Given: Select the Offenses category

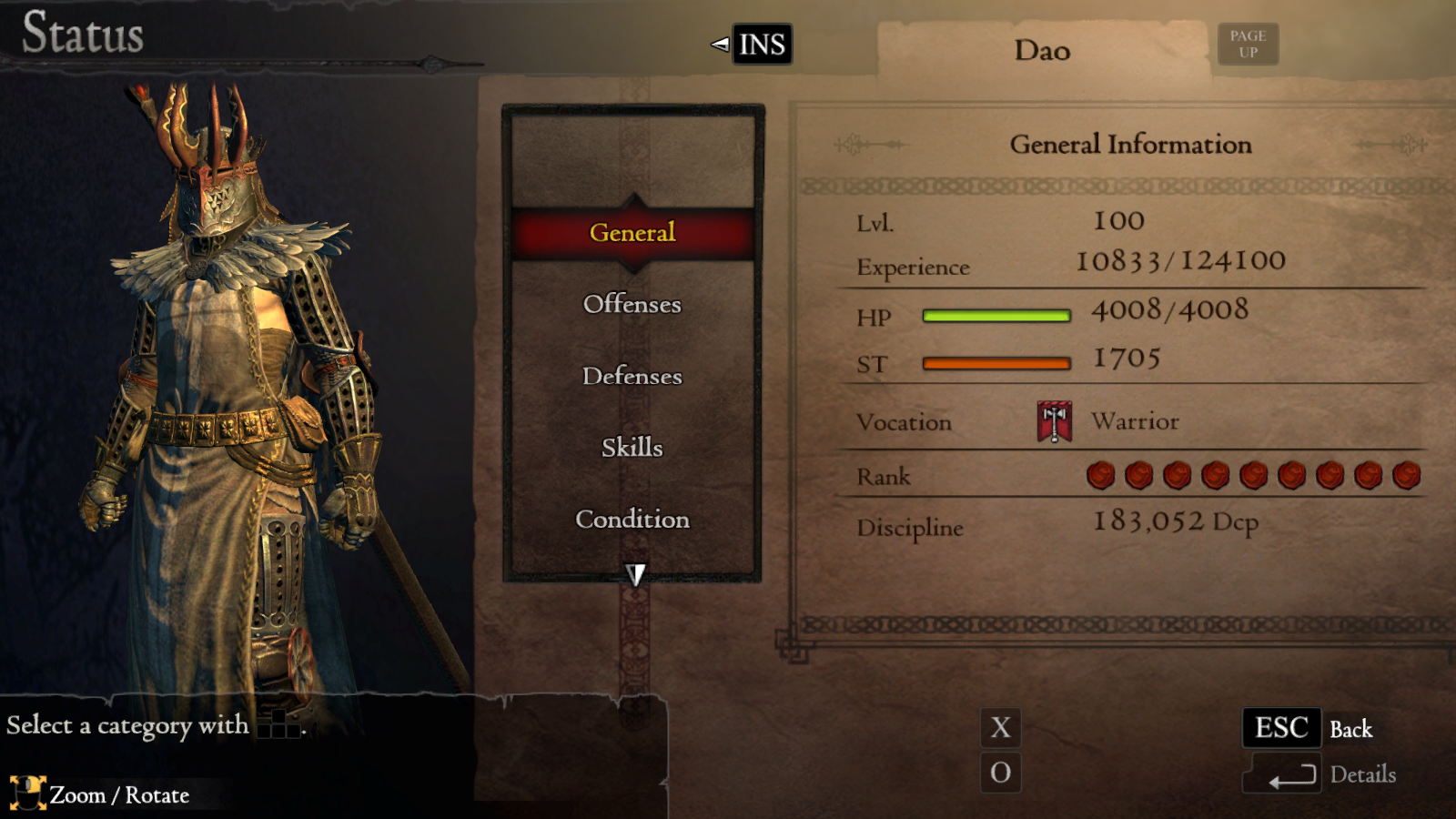Looking at the screenshot, I should pyautogui.click(x=632, y=305).
